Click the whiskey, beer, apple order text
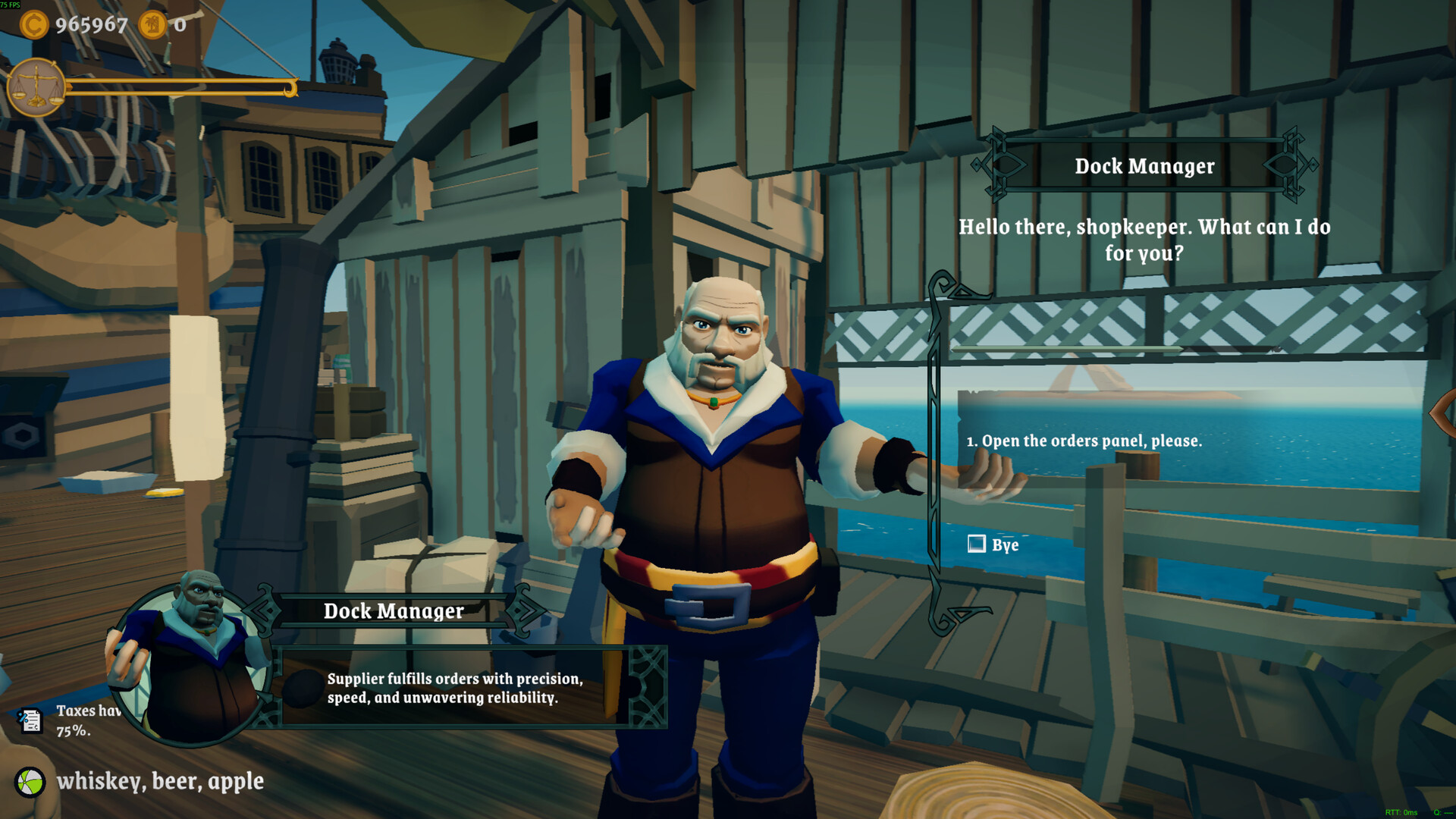 pos(162,781)
